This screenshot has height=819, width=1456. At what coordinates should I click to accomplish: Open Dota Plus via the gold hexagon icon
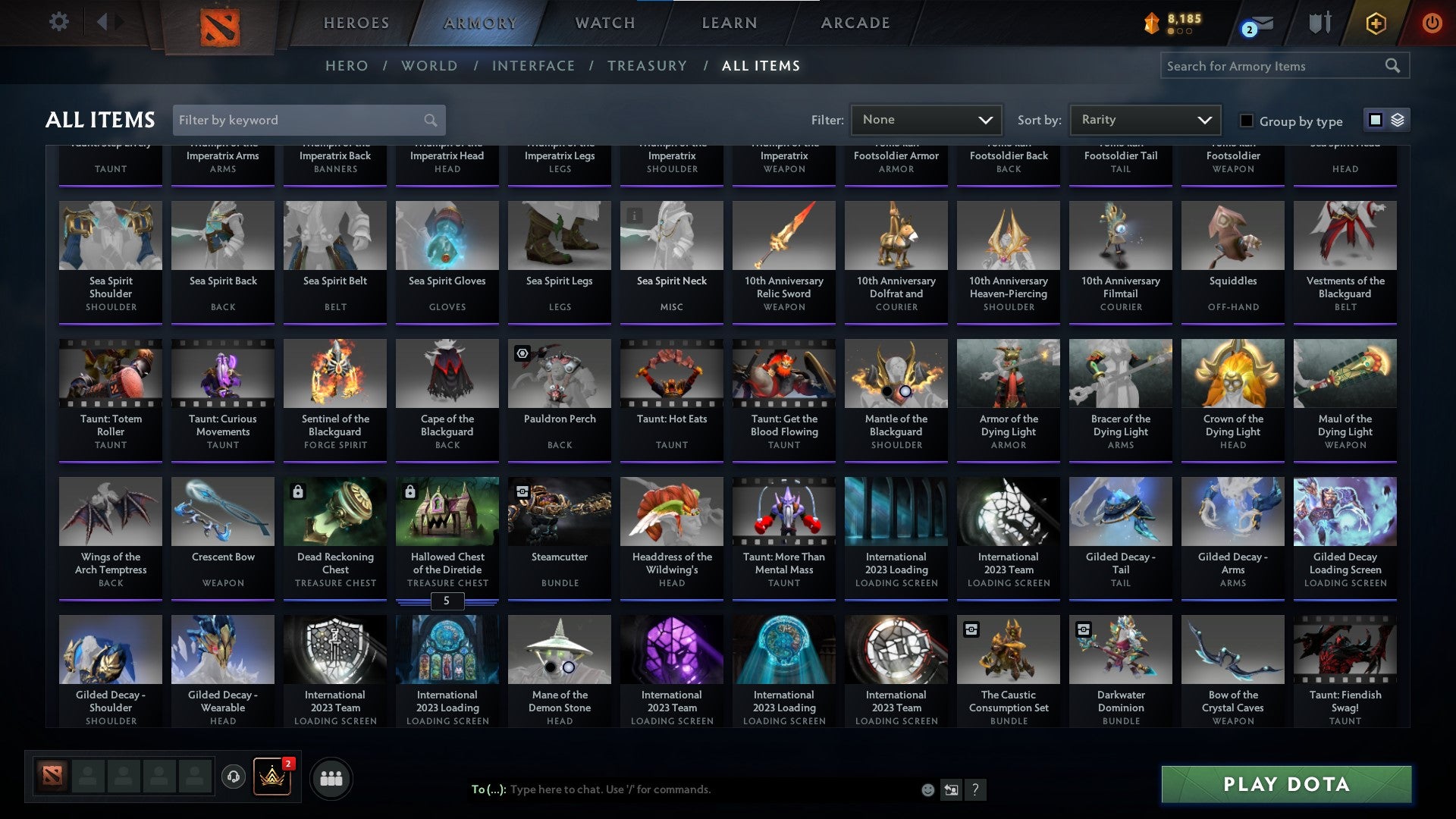(1376, 23)
